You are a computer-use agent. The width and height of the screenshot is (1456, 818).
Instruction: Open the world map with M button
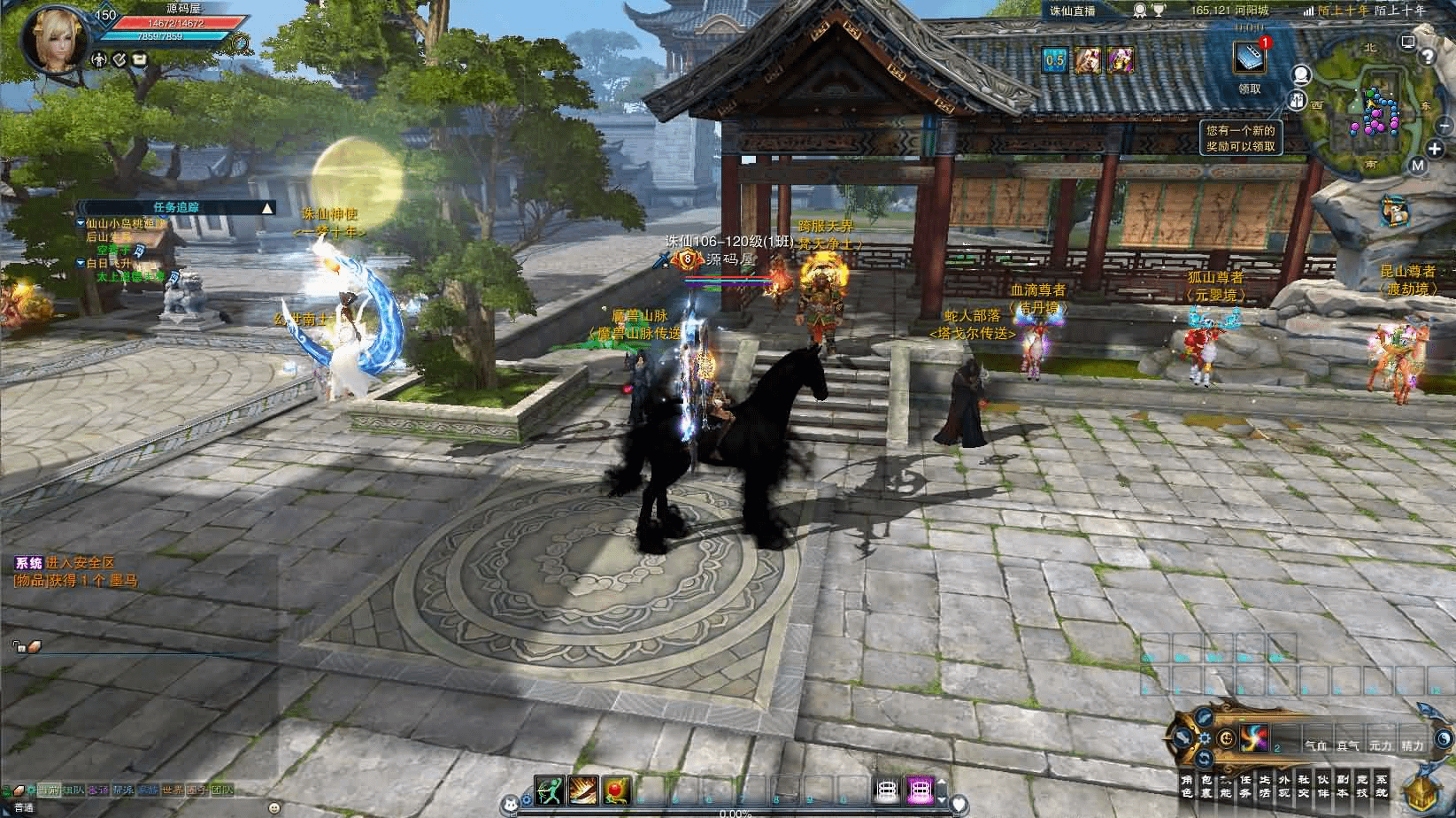click(x=1418, y=165)
